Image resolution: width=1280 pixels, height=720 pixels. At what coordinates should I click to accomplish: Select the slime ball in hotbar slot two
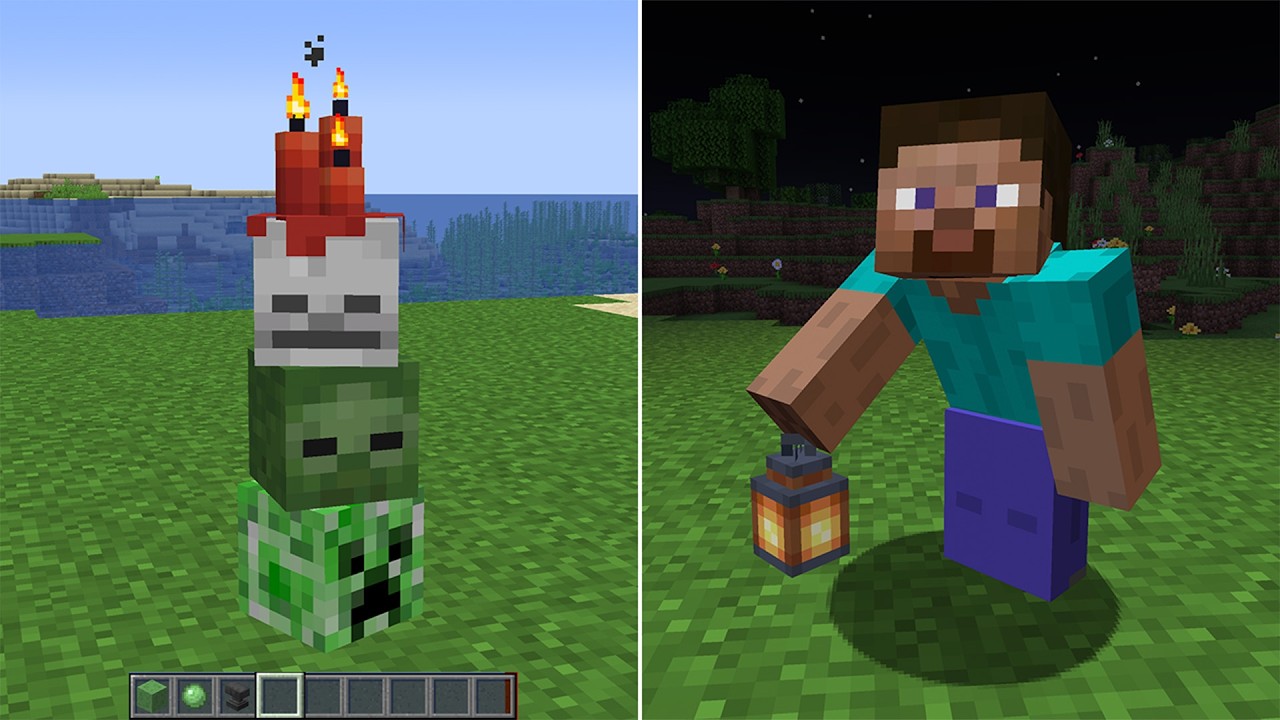pyautogui.click(x=194, y=692)
